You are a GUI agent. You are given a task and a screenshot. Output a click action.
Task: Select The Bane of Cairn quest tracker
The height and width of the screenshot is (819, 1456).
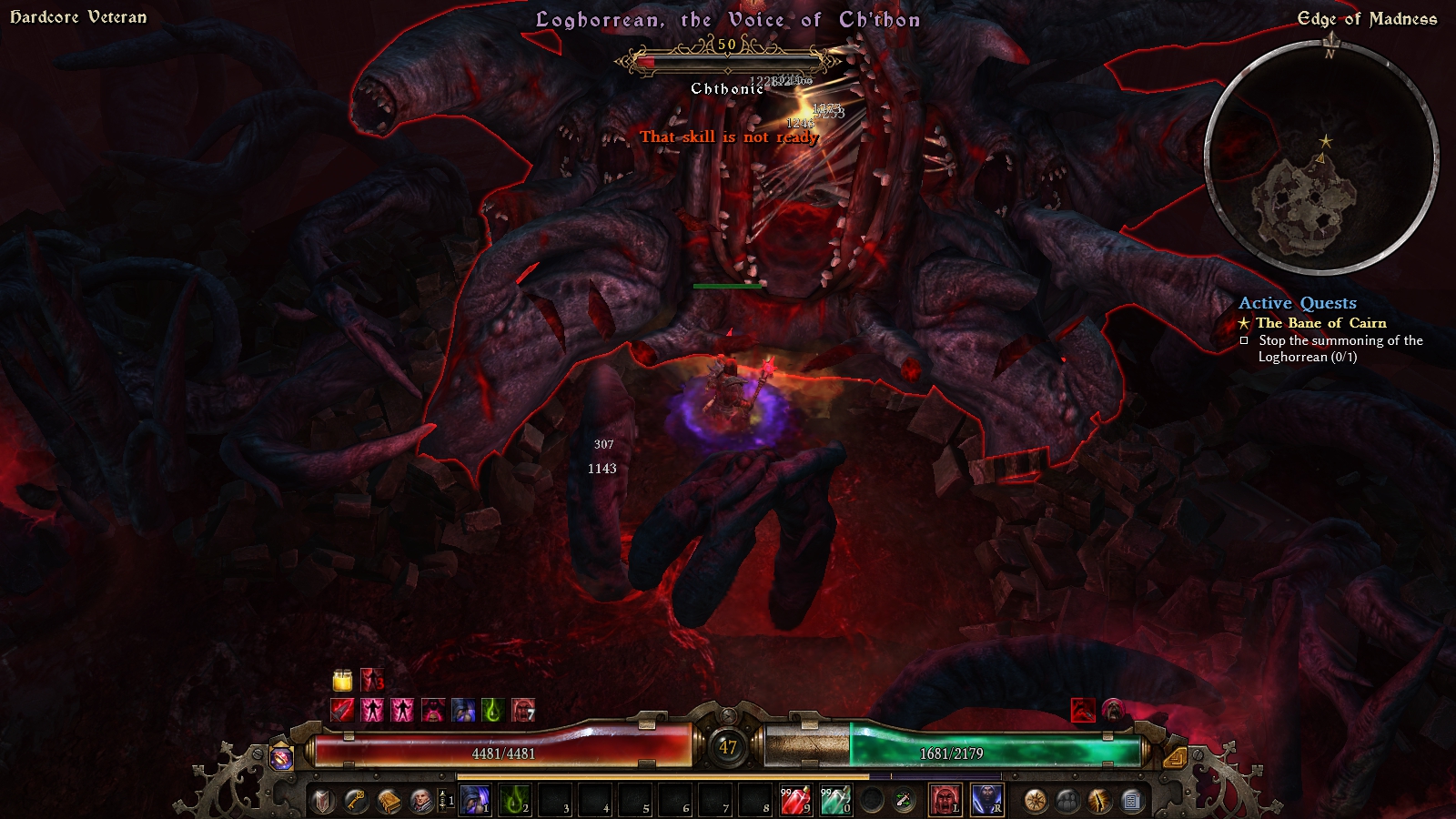coord(1320,323)
